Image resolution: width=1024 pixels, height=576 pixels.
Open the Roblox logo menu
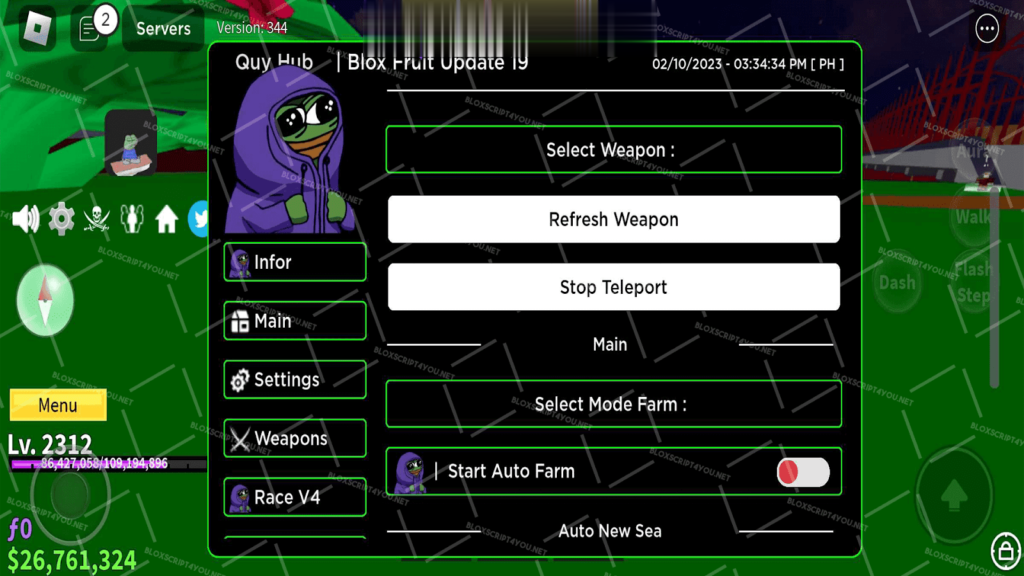point(37,27)
